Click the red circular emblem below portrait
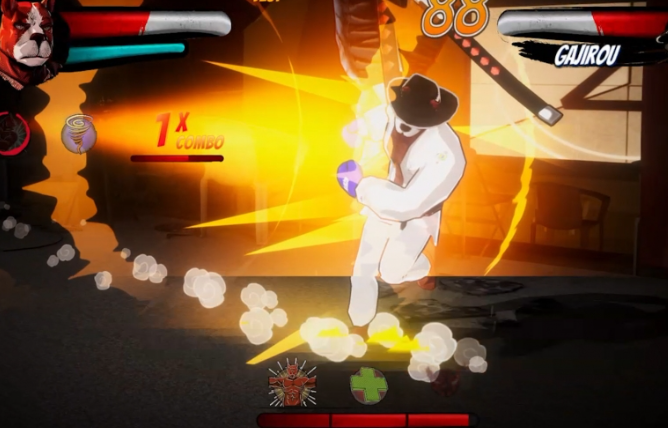The width and height of the screenshot is (668, 428). click(14, 133)
